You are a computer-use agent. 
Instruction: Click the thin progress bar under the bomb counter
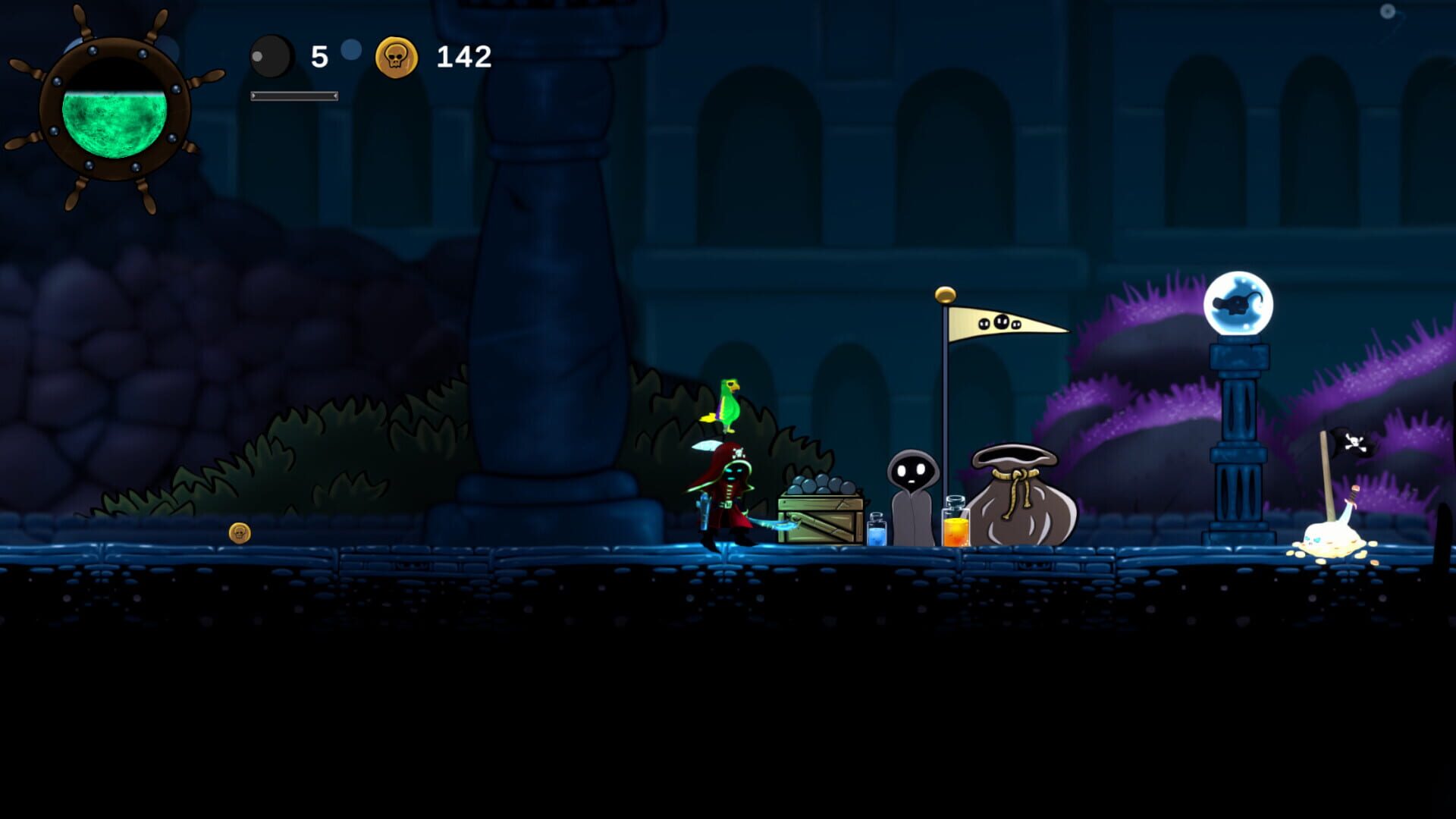pyautogui.click(x=294, y=96)
